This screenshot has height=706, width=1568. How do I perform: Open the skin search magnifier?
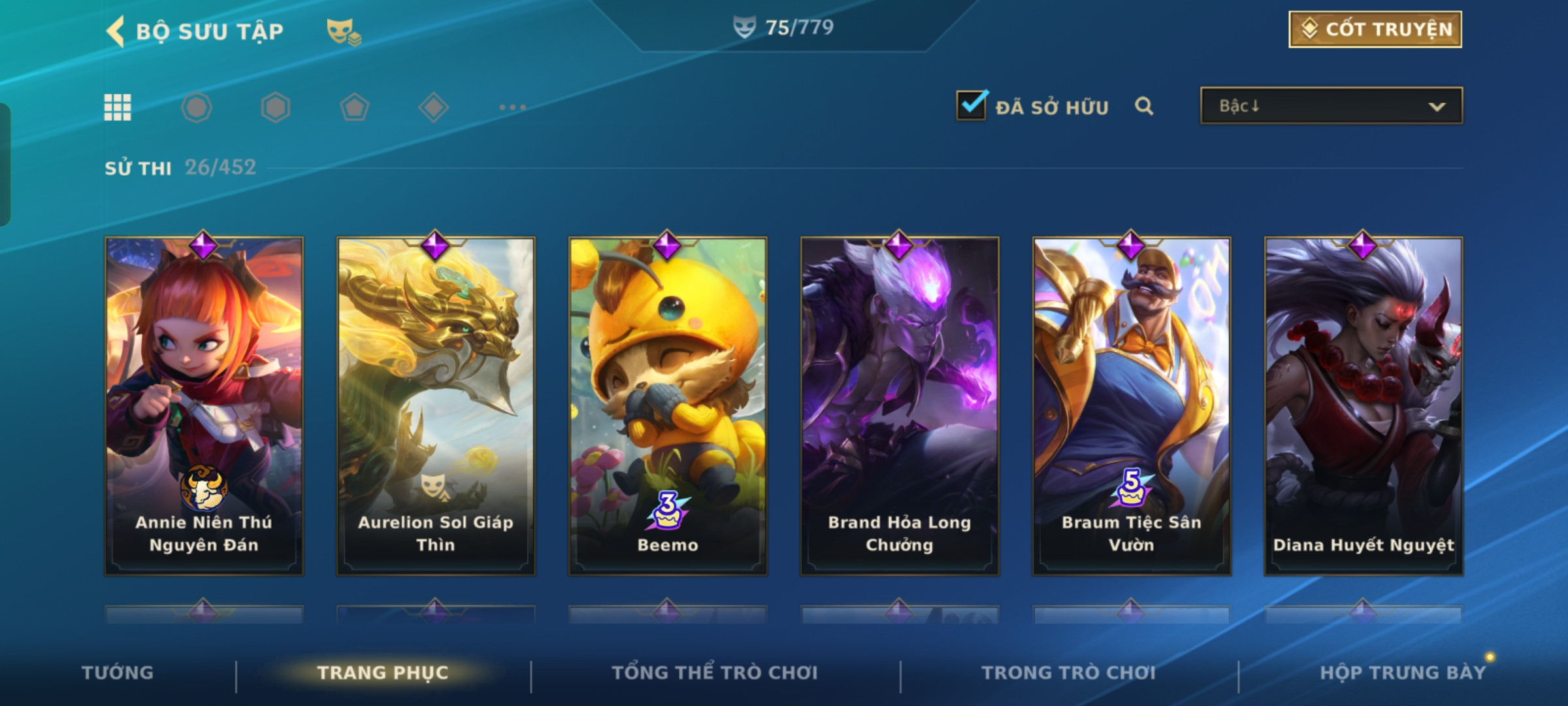1143,106
